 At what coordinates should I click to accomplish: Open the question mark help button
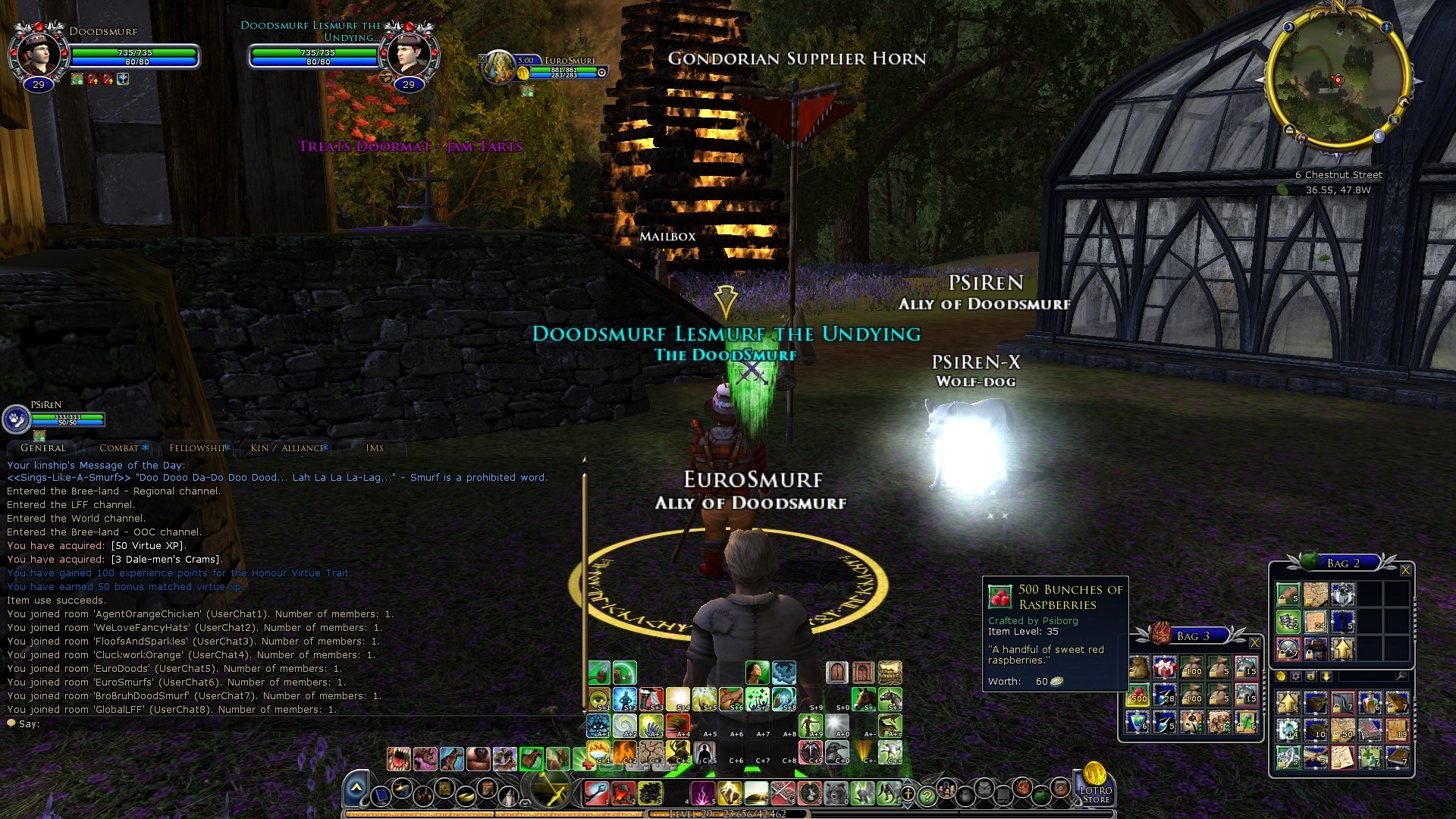click(x=927, y=795)
